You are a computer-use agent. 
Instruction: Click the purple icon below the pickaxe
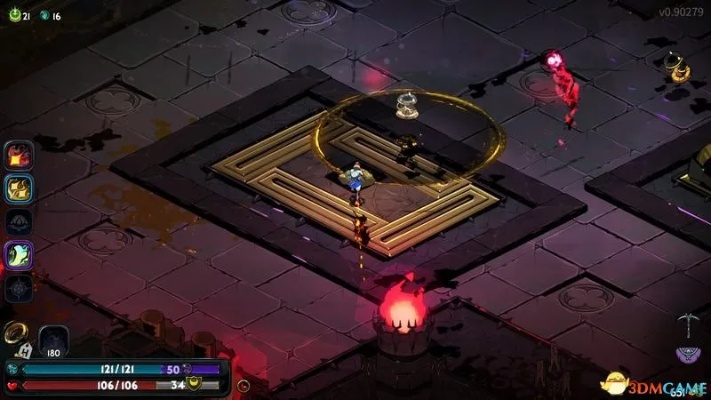(x=686, y=354)
